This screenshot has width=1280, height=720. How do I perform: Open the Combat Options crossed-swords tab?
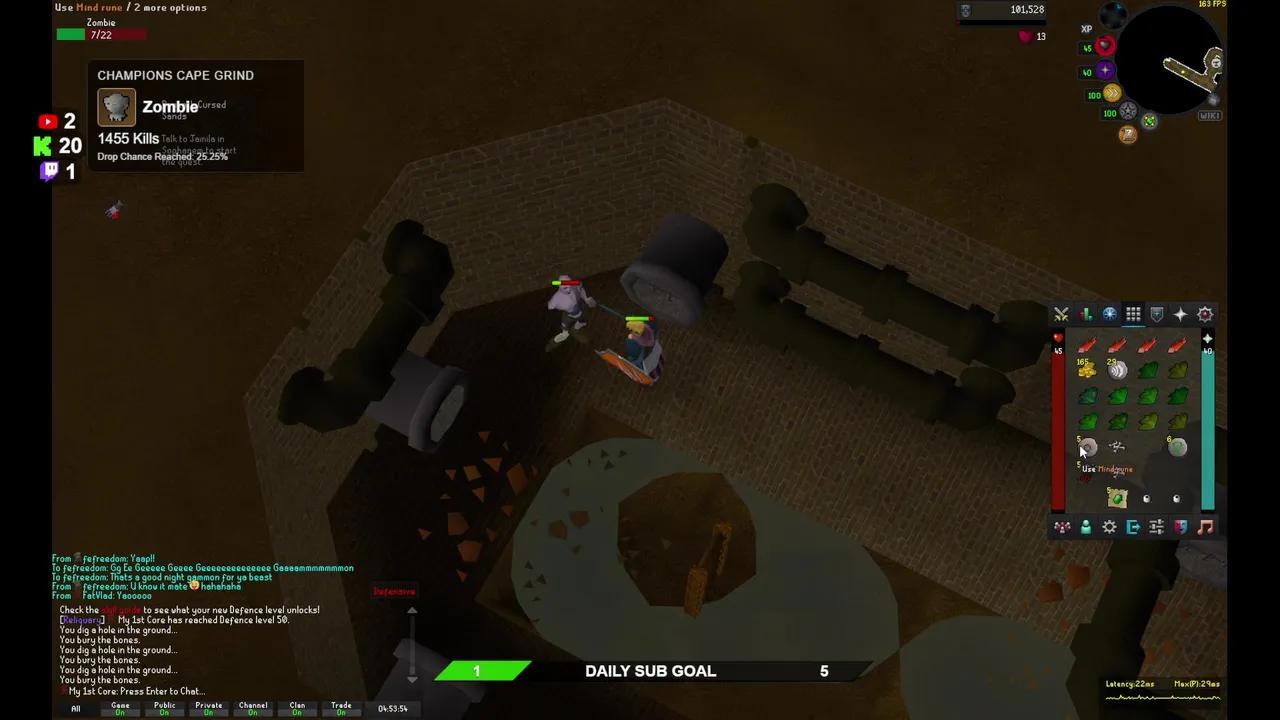coord(1061,314)
